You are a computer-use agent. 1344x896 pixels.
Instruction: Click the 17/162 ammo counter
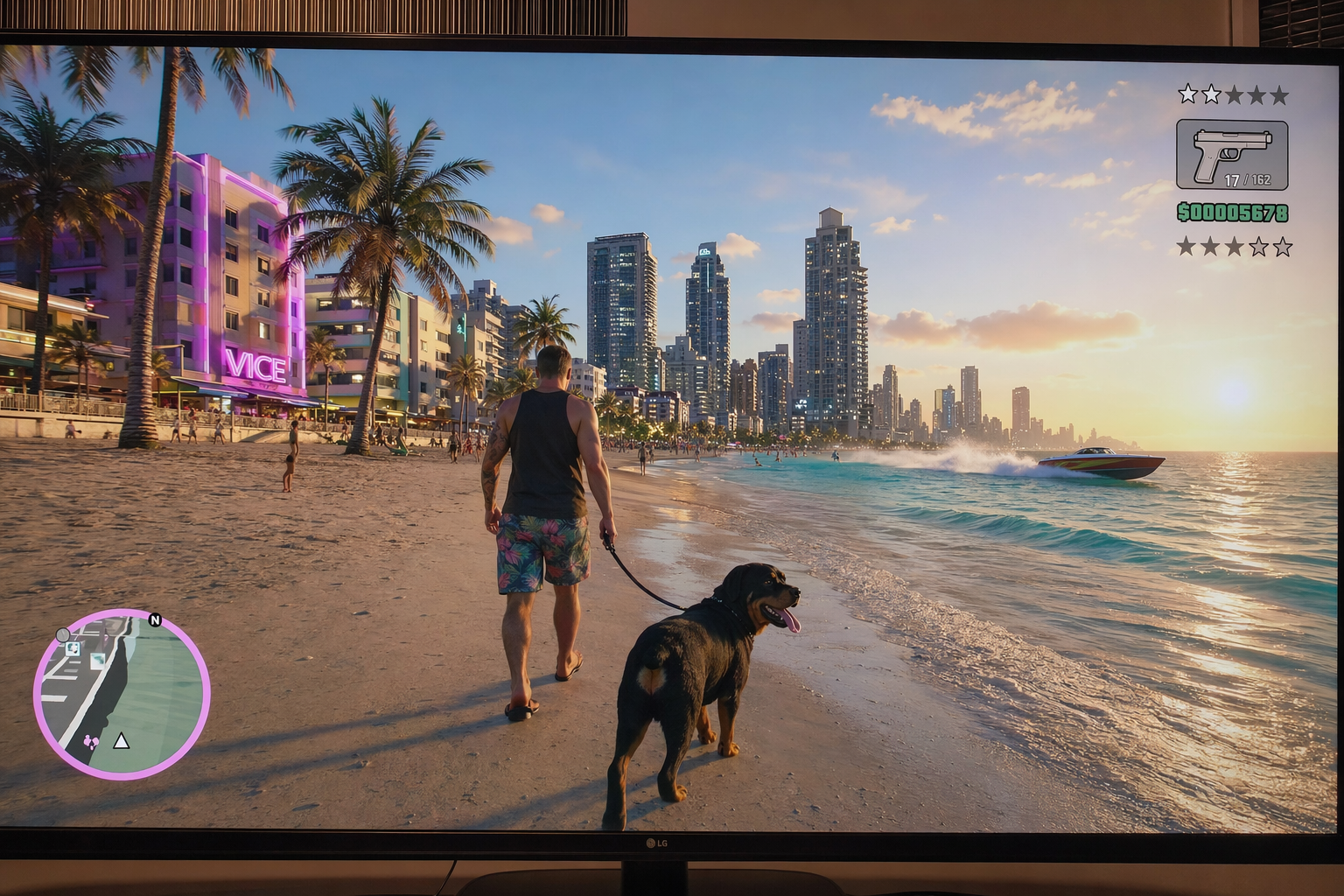pos(1247,179)
